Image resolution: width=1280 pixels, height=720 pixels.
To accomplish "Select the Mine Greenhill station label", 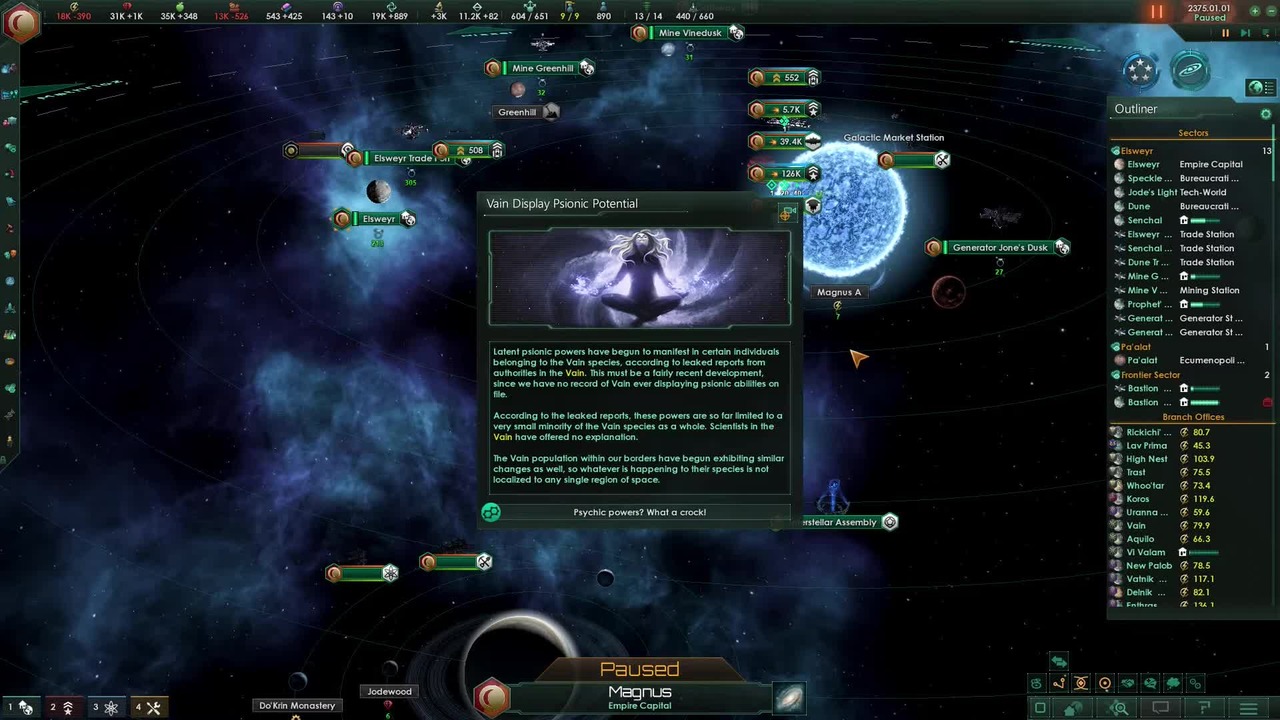I will 542,68.
